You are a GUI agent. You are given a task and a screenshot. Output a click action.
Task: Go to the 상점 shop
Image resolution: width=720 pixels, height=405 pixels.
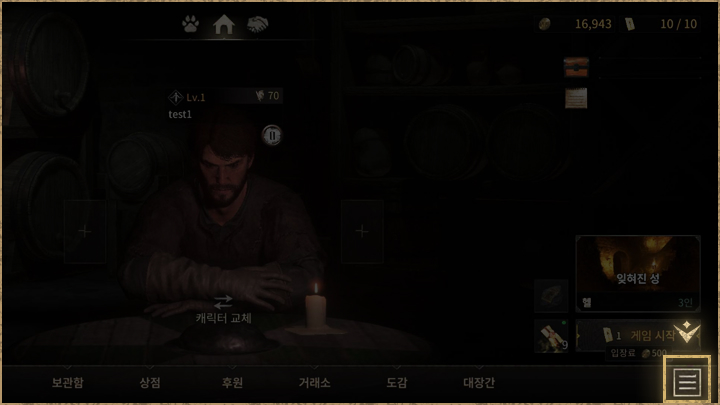pyautogui.click(x=150, y=382)
